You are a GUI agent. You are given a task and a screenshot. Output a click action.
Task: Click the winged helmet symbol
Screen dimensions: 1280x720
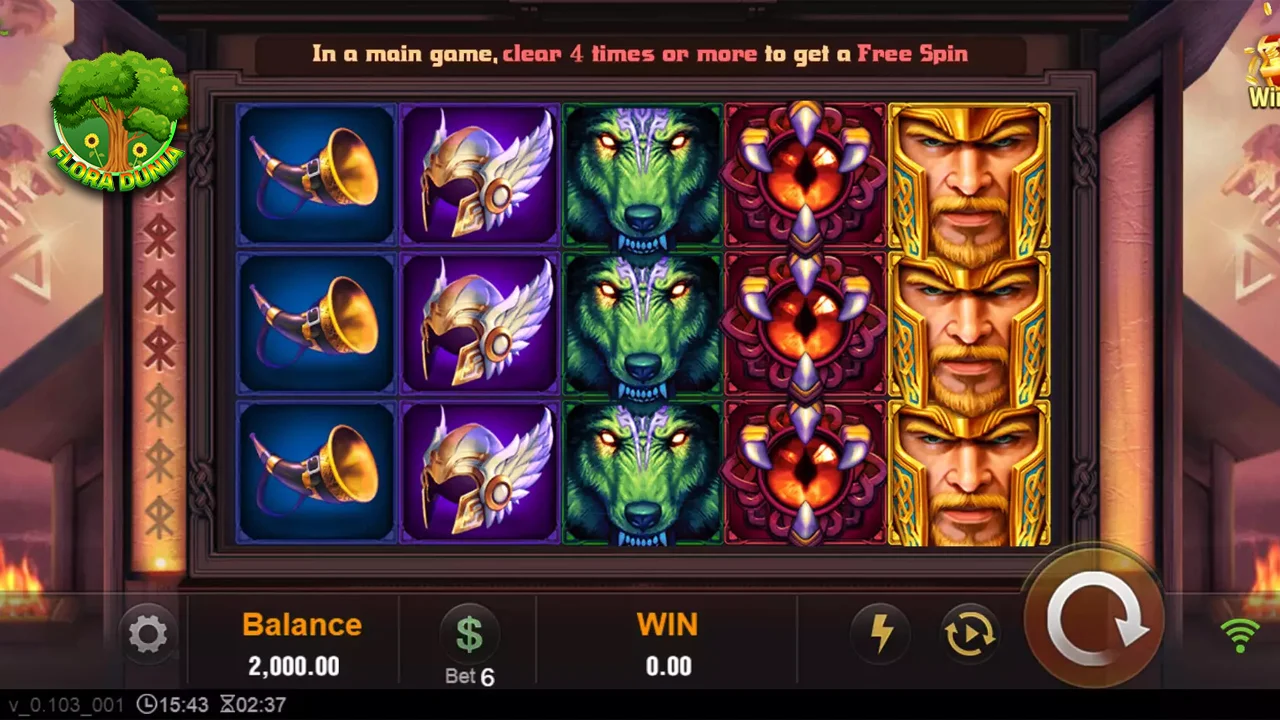[480, 320]
